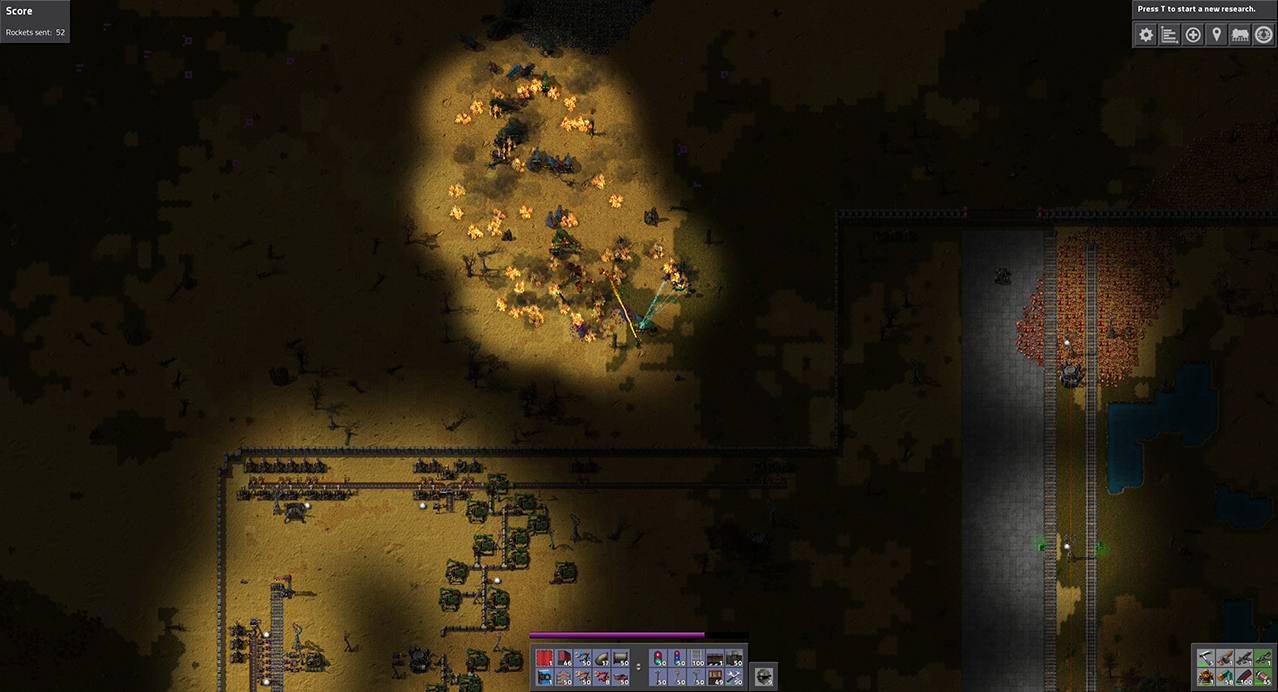Select the pickaxe tool slot
This screenshot has width=1278, height=692.
(x=1206, y=657)
